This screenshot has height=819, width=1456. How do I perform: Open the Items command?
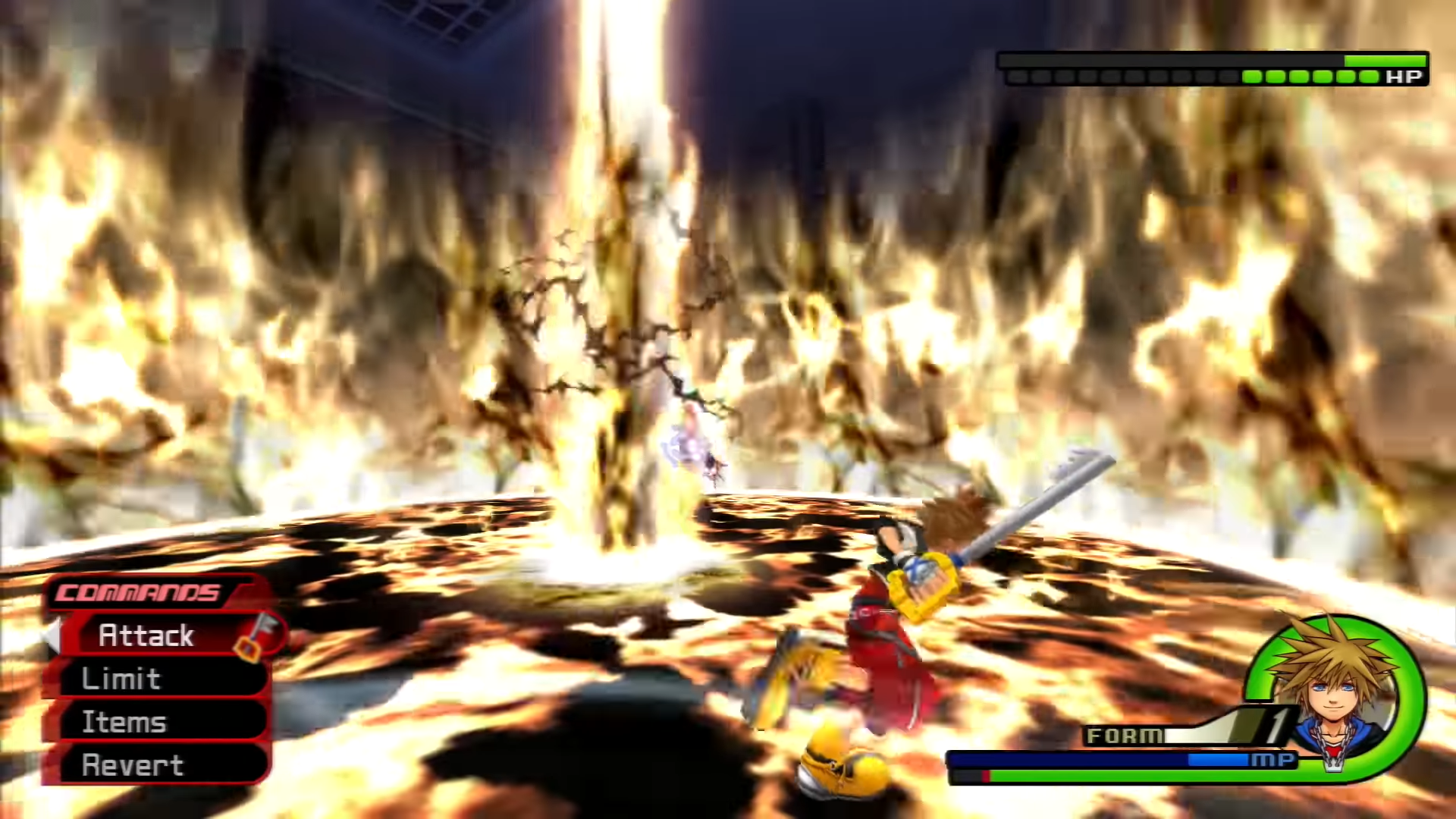point(124,722)
